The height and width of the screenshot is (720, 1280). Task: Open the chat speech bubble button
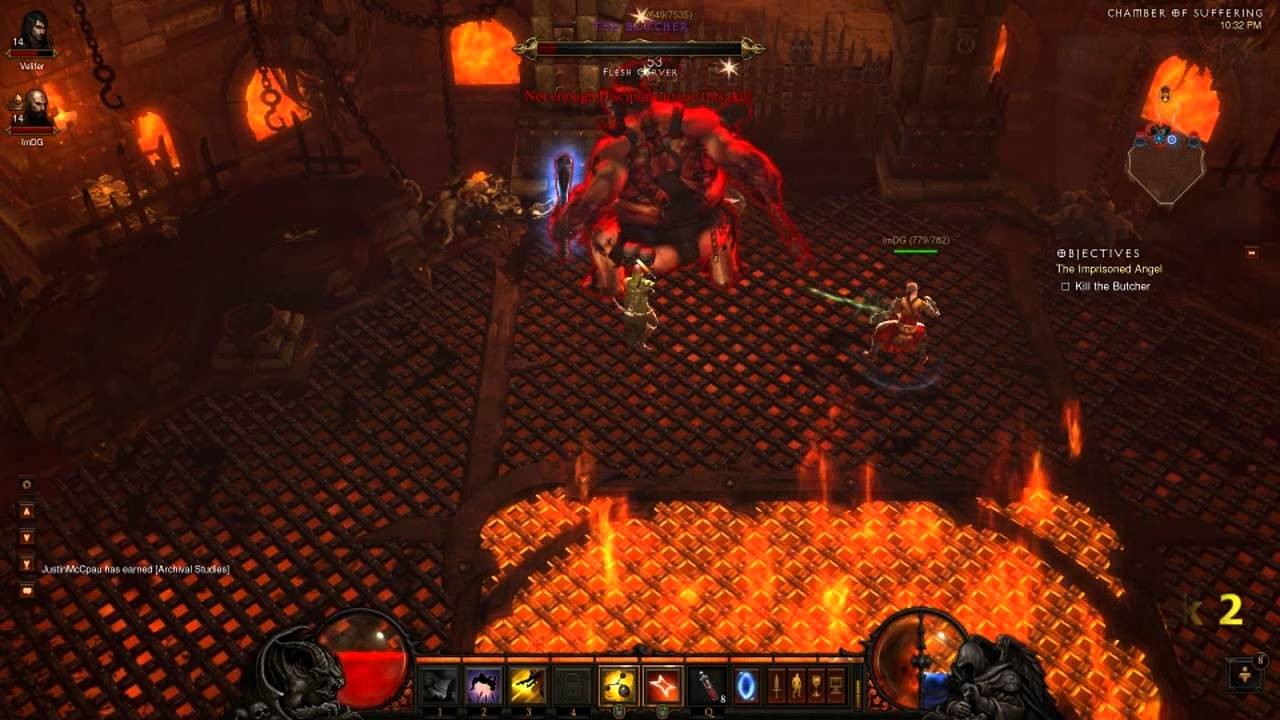click(27, 590)
